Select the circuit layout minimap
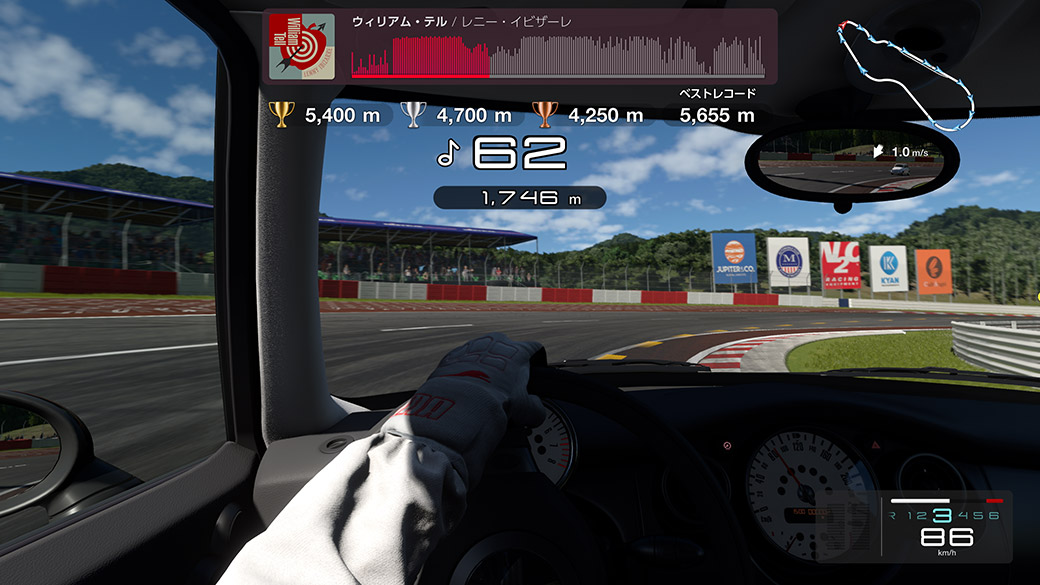 click(904, 73)
